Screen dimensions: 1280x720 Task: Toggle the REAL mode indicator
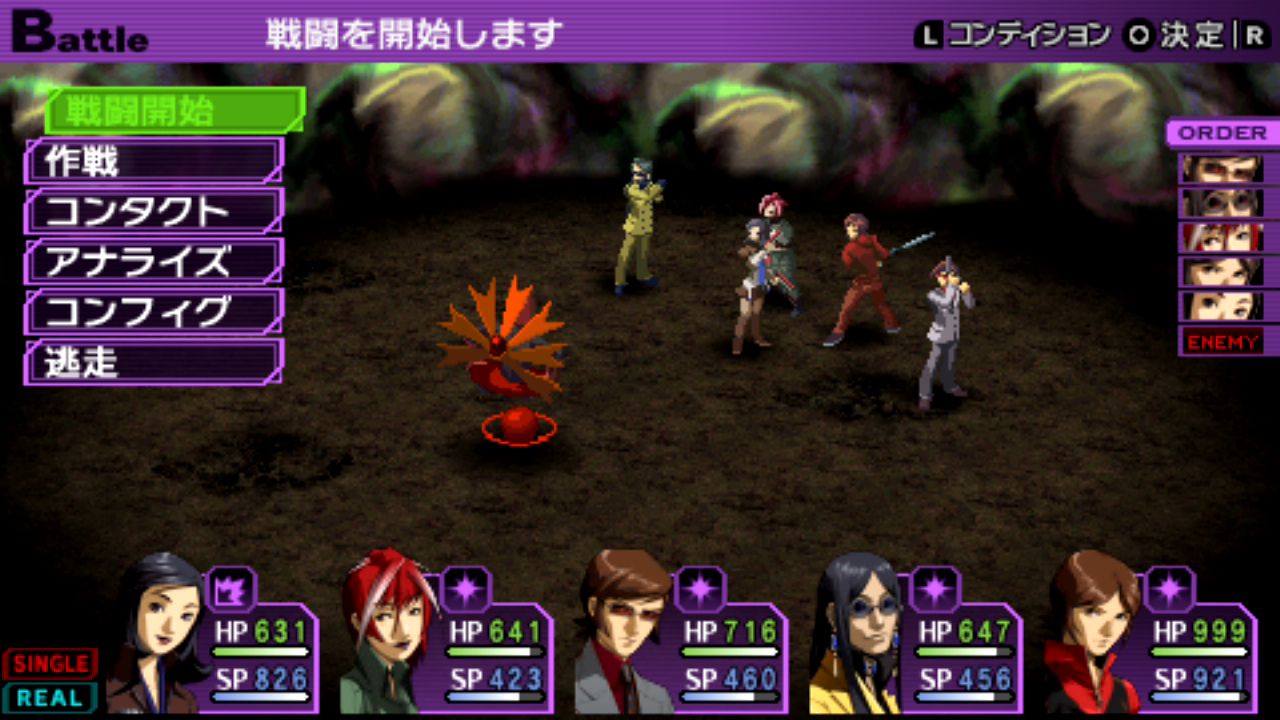50,697
